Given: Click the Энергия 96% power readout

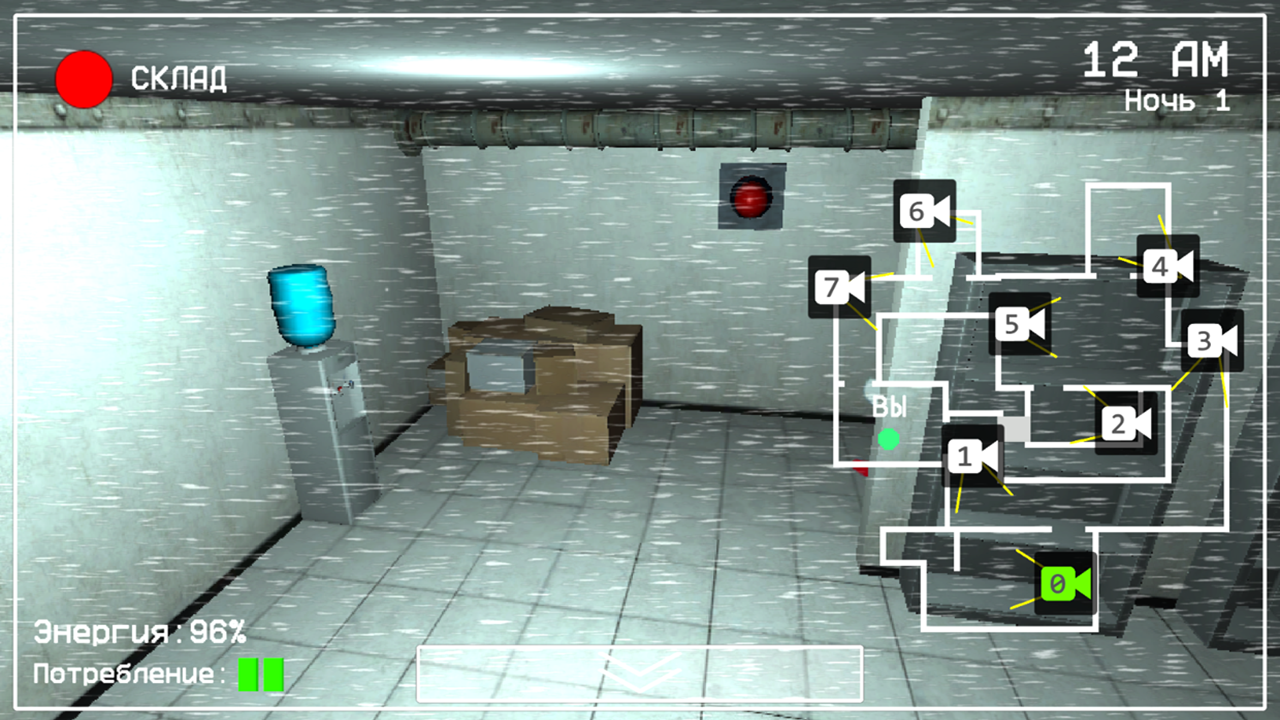Looking at the screenshot, I should click(138, 631).
